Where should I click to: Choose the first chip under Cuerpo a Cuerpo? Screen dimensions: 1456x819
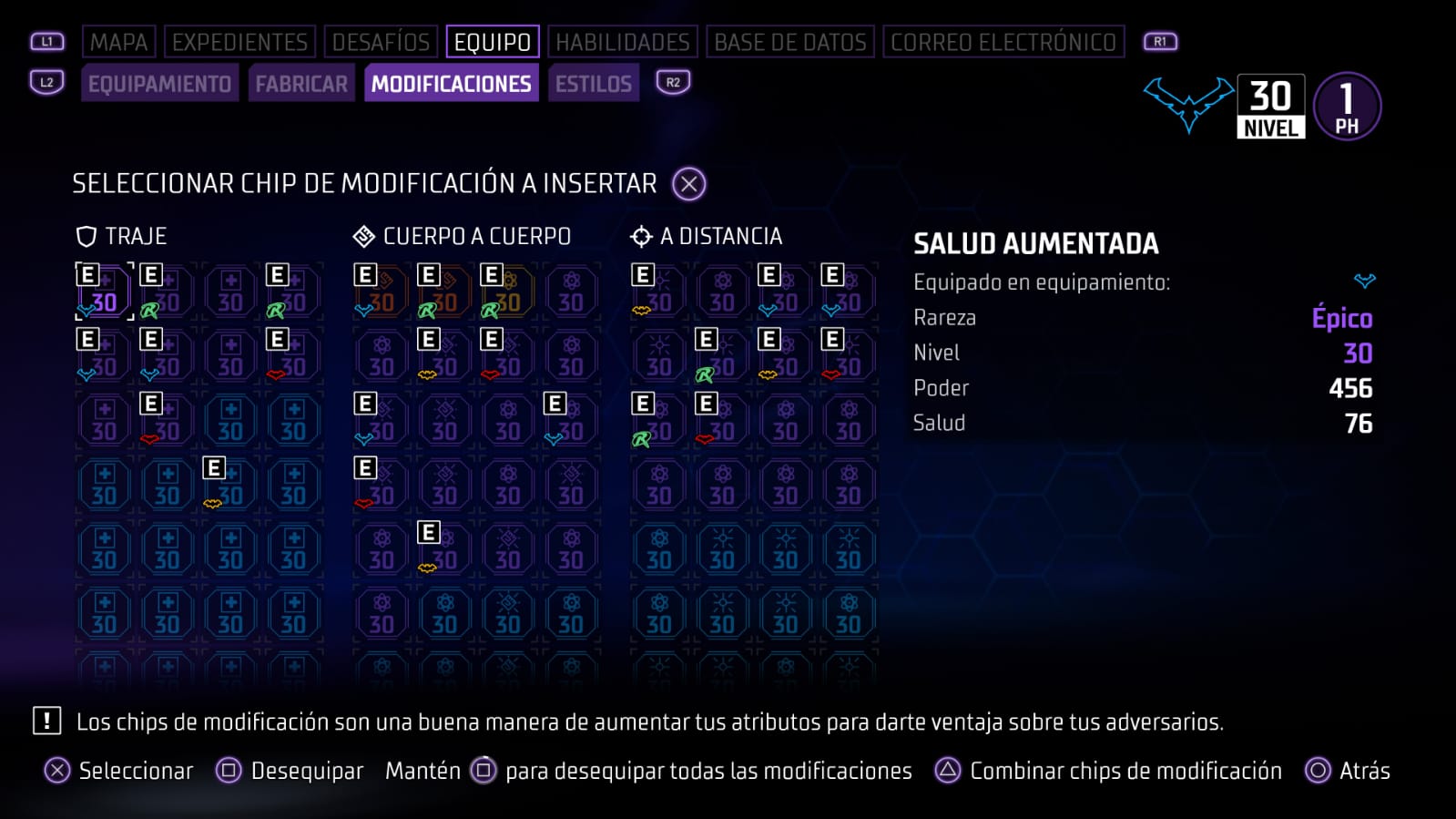pyautogui.click(x=381, y=292)
